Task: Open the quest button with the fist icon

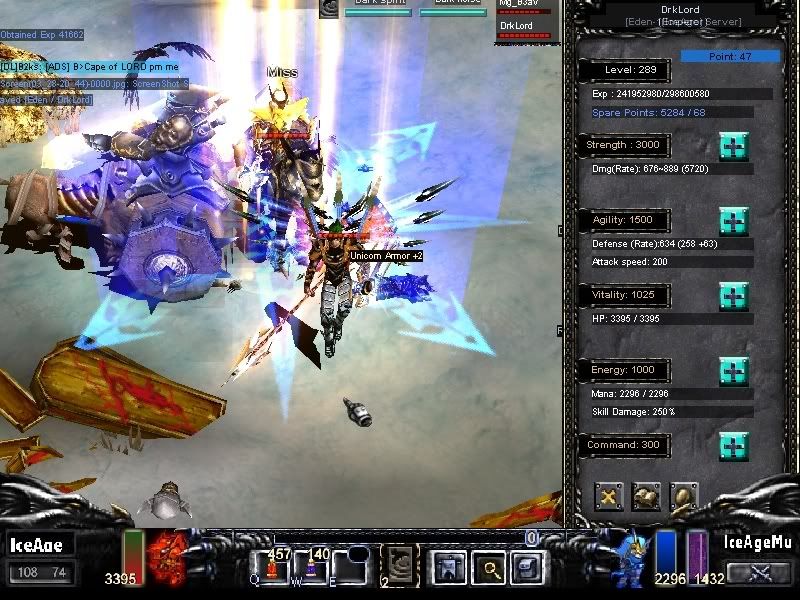Action: 646,496
